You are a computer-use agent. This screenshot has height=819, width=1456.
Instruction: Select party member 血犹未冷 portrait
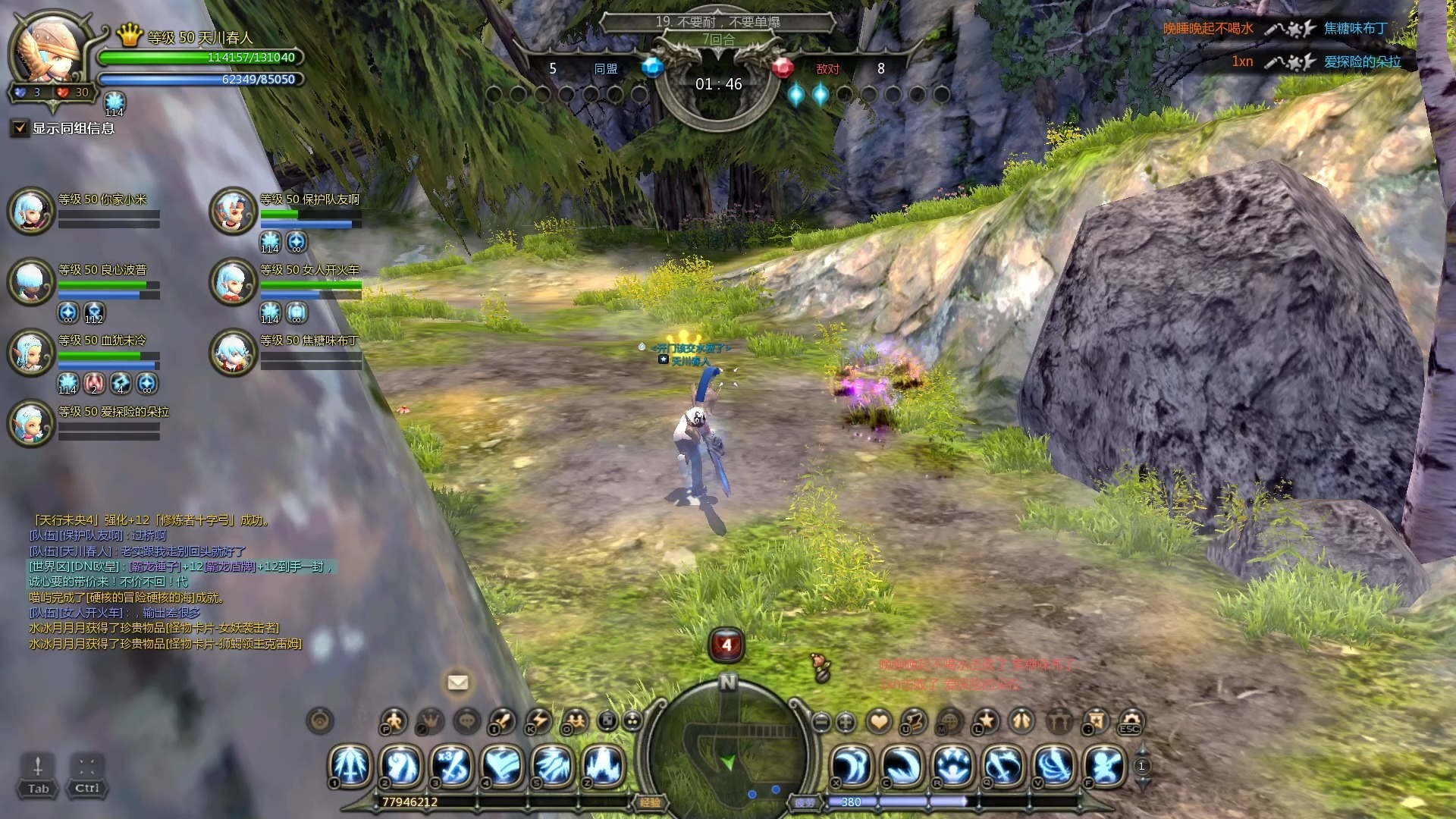(31, 352)
